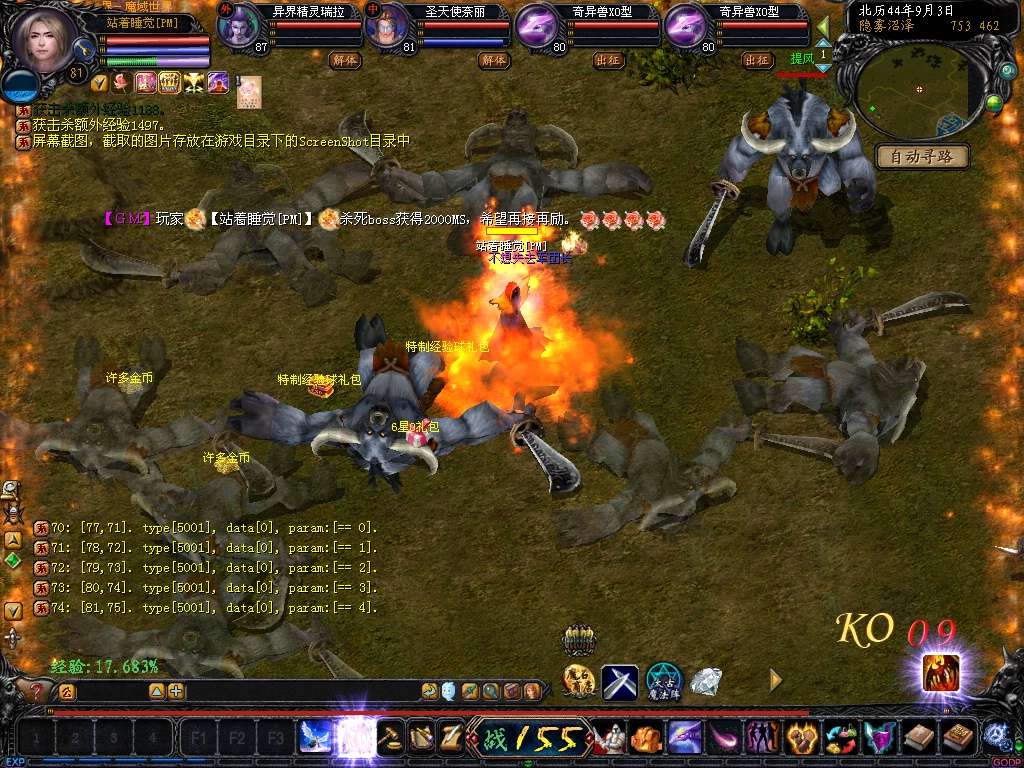The height and width of the screenshot is (768, 1024).
Task: Open the red question mark help button
Action: 37,690
